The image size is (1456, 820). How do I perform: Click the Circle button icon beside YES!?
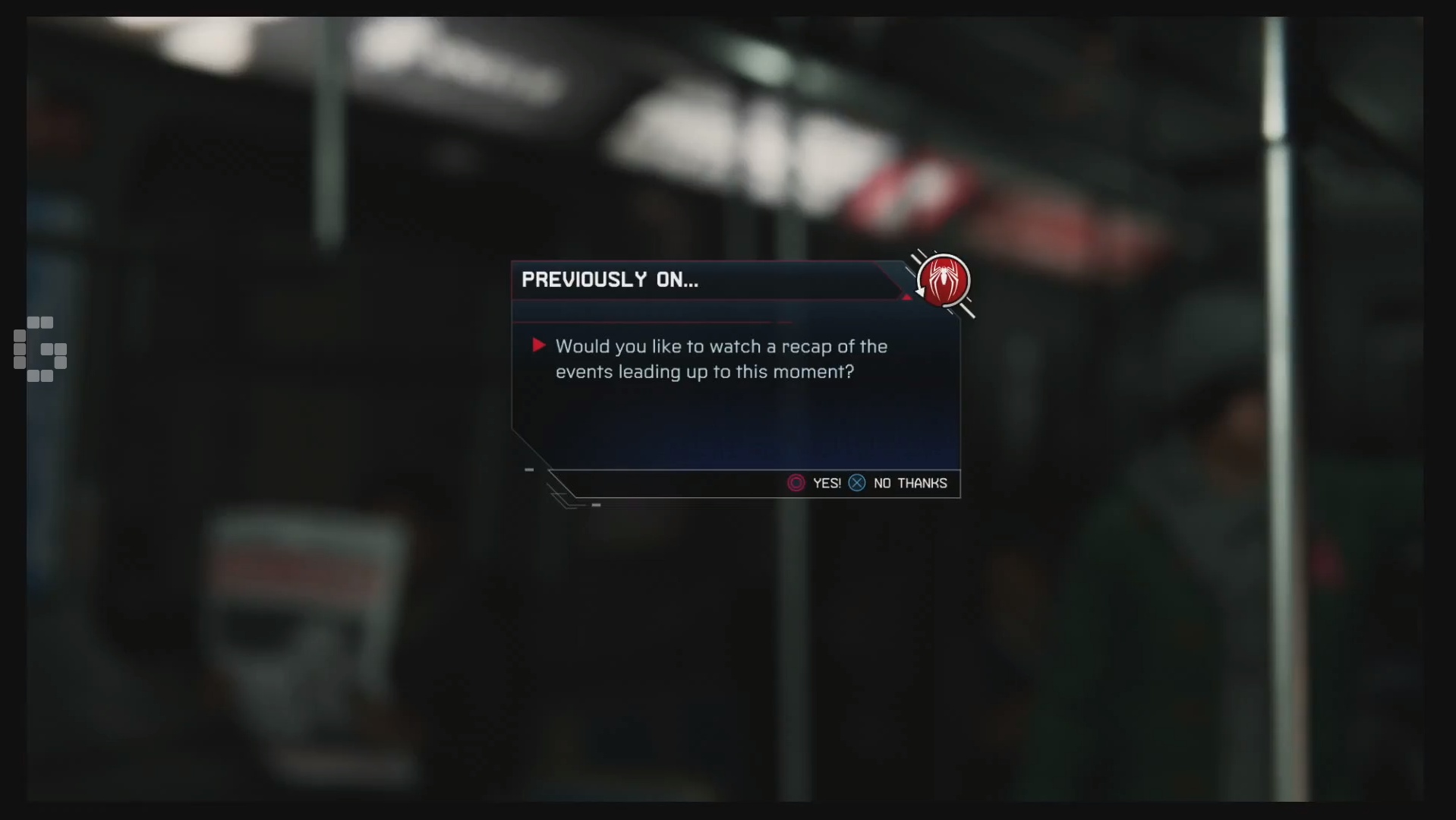coord(796,483)
